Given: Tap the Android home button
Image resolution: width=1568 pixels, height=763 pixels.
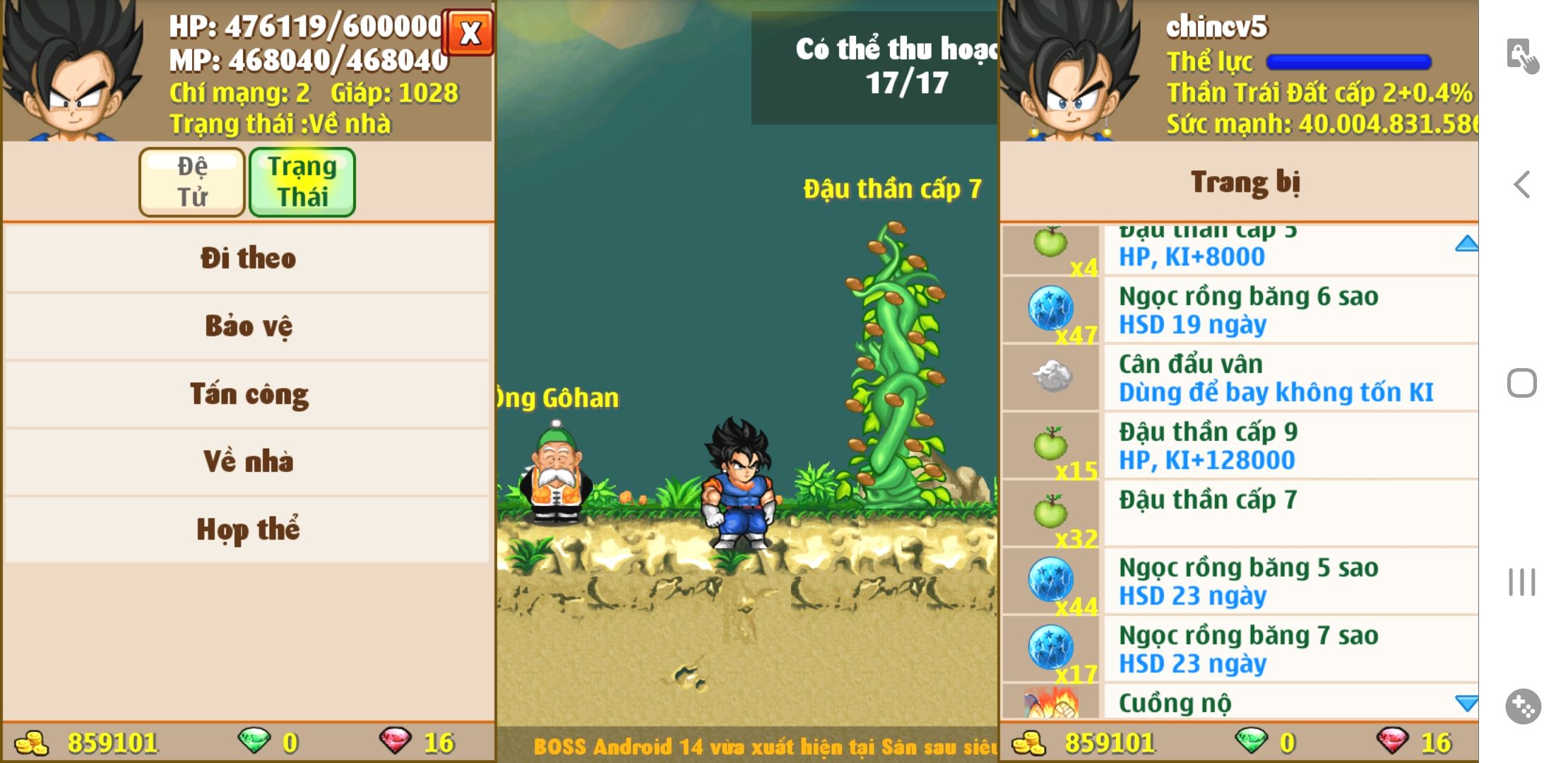Looking at the screenshot, I should 1522,384.
